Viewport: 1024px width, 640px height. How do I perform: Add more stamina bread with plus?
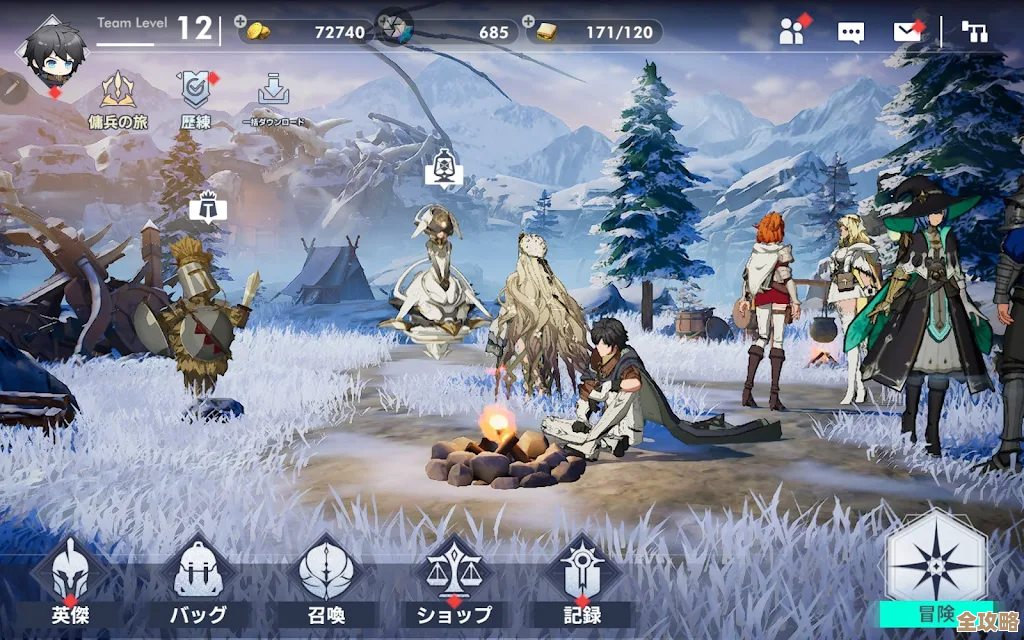click(x=527, y=21)
